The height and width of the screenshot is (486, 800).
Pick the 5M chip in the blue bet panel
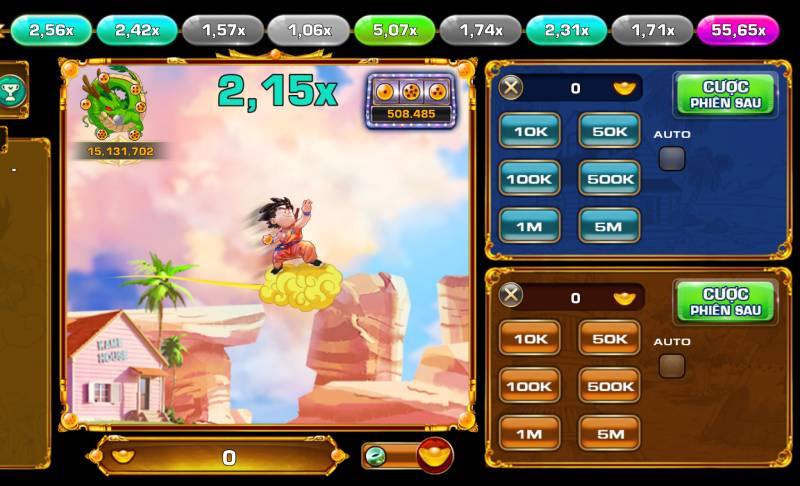click(609, 226)
